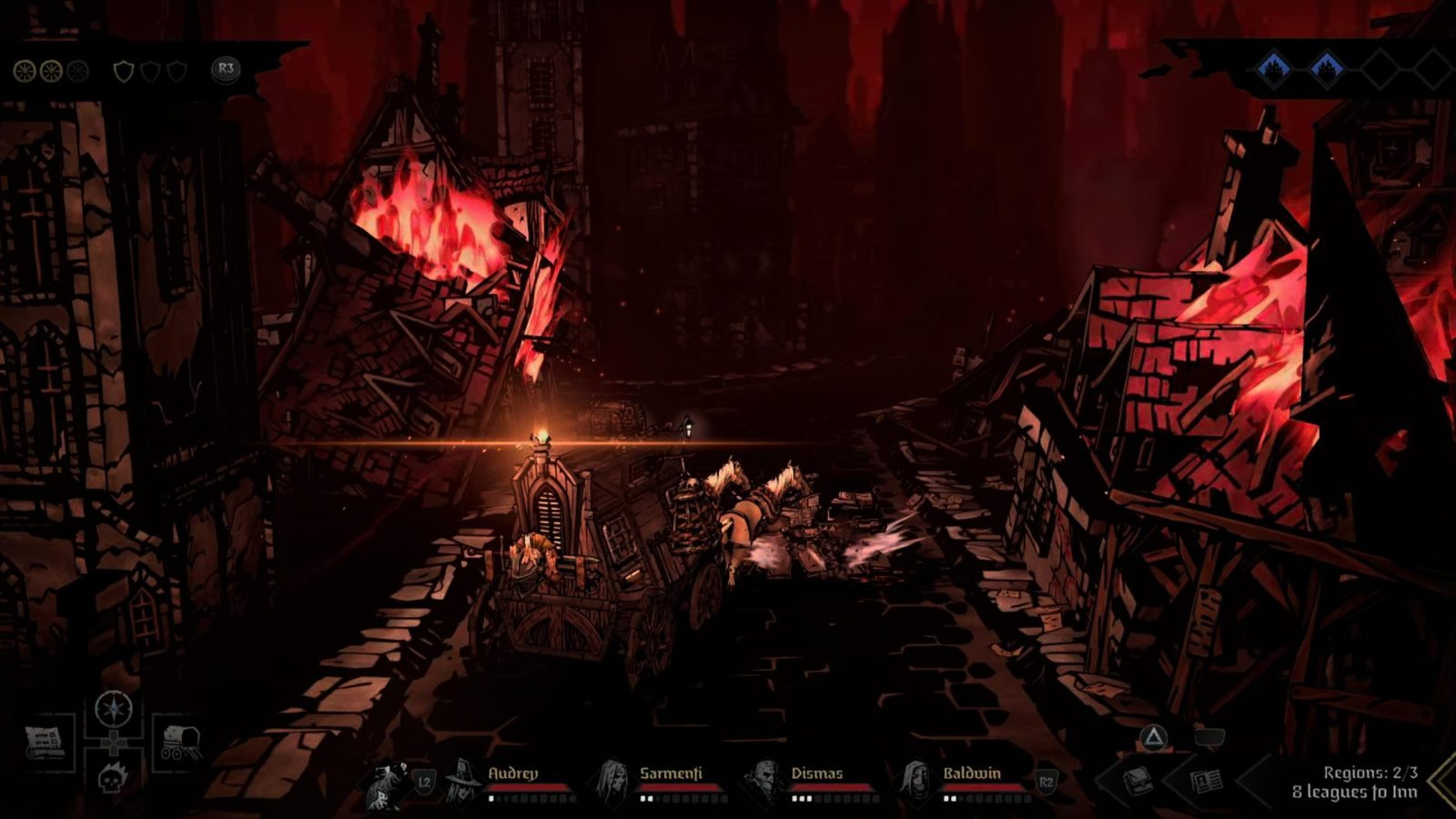Select Sarmenti's hero portrait
The height and width of the screenshot is (819, 1456).
click(613, 782)
